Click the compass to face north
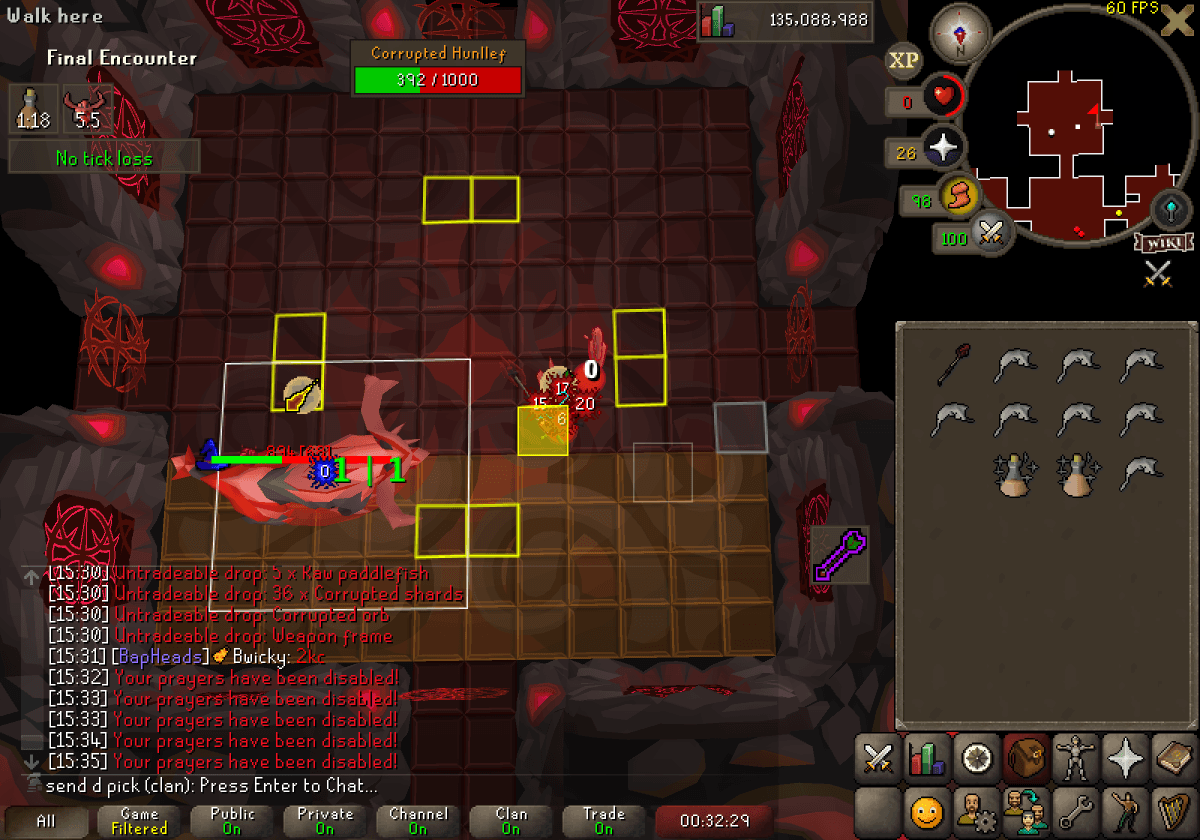 coord(960,33)
